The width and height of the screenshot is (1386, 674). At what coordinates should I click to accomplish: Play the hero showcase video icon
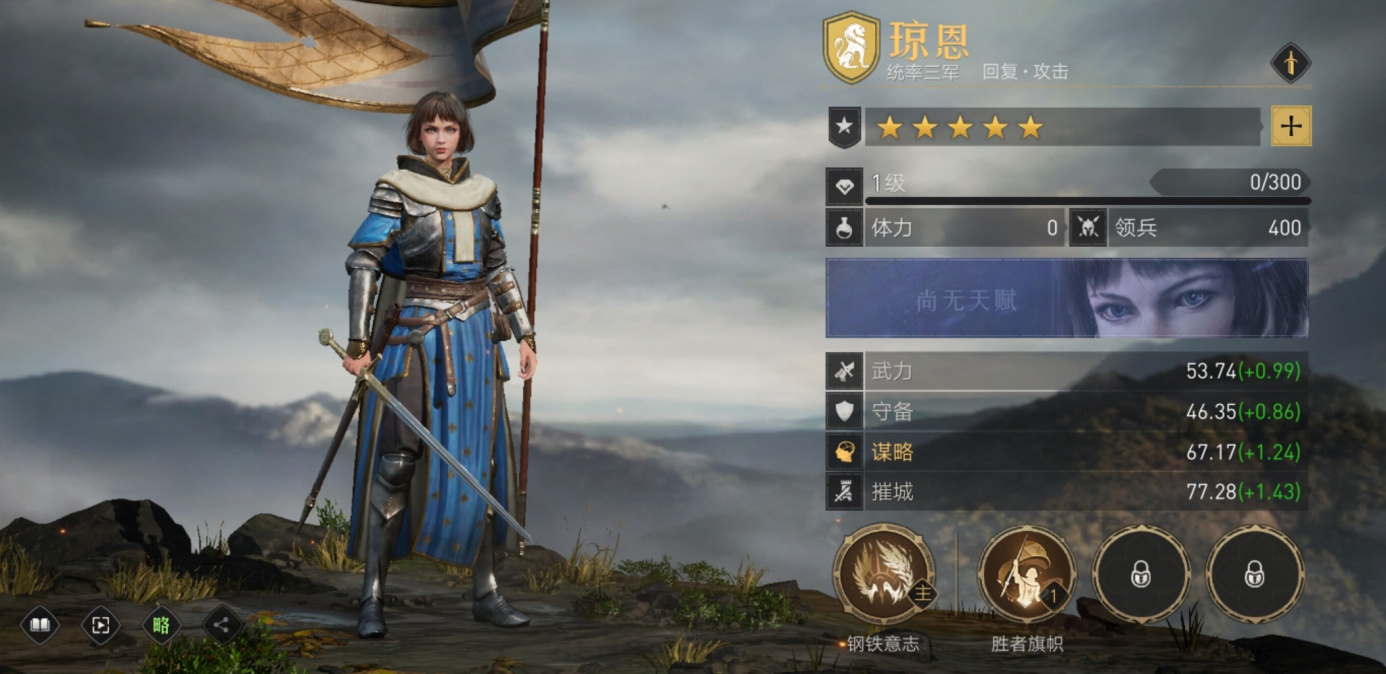click(101, 626)
